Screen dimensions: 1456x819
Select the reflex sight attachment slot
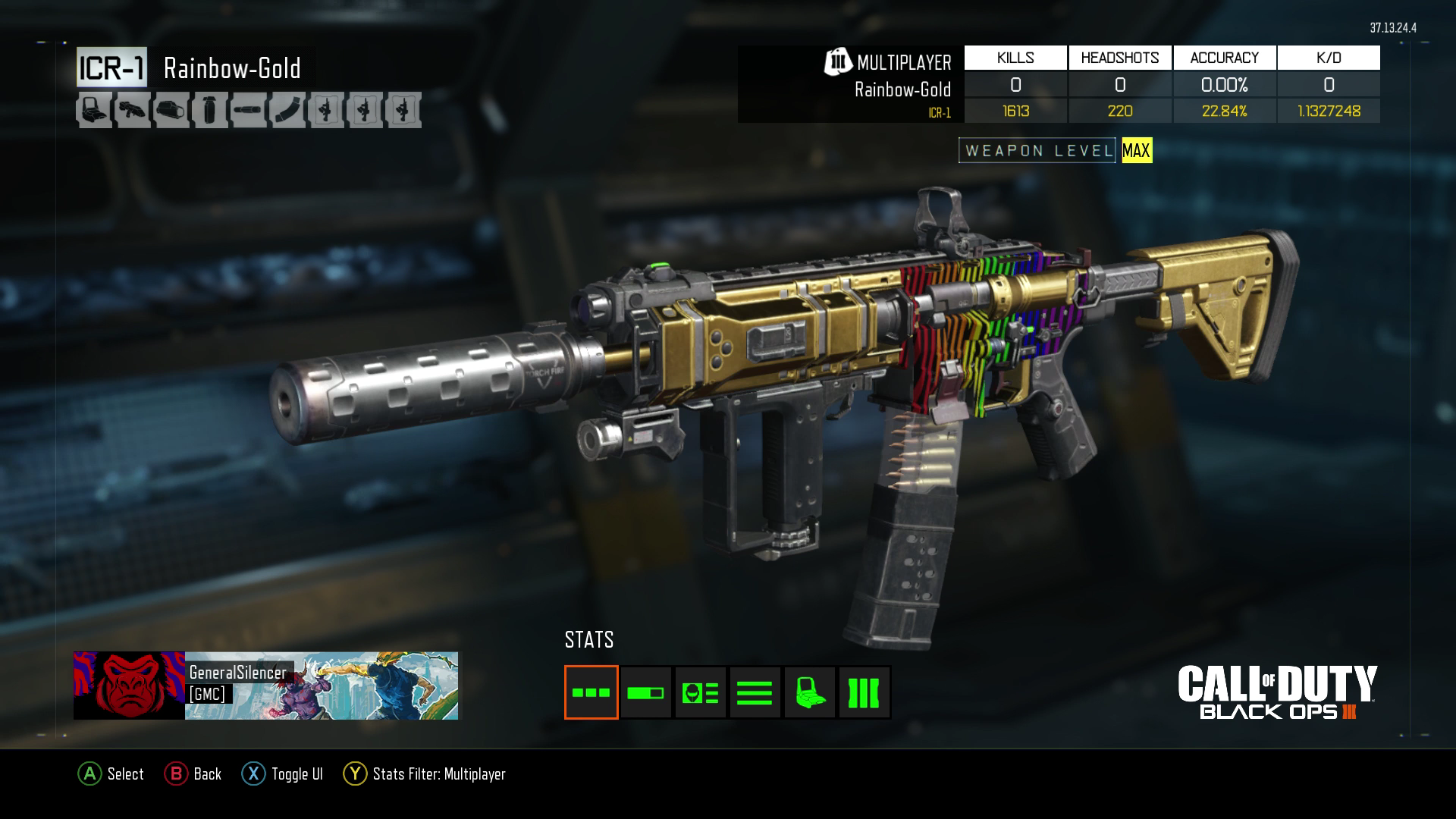tap(94, 111)
